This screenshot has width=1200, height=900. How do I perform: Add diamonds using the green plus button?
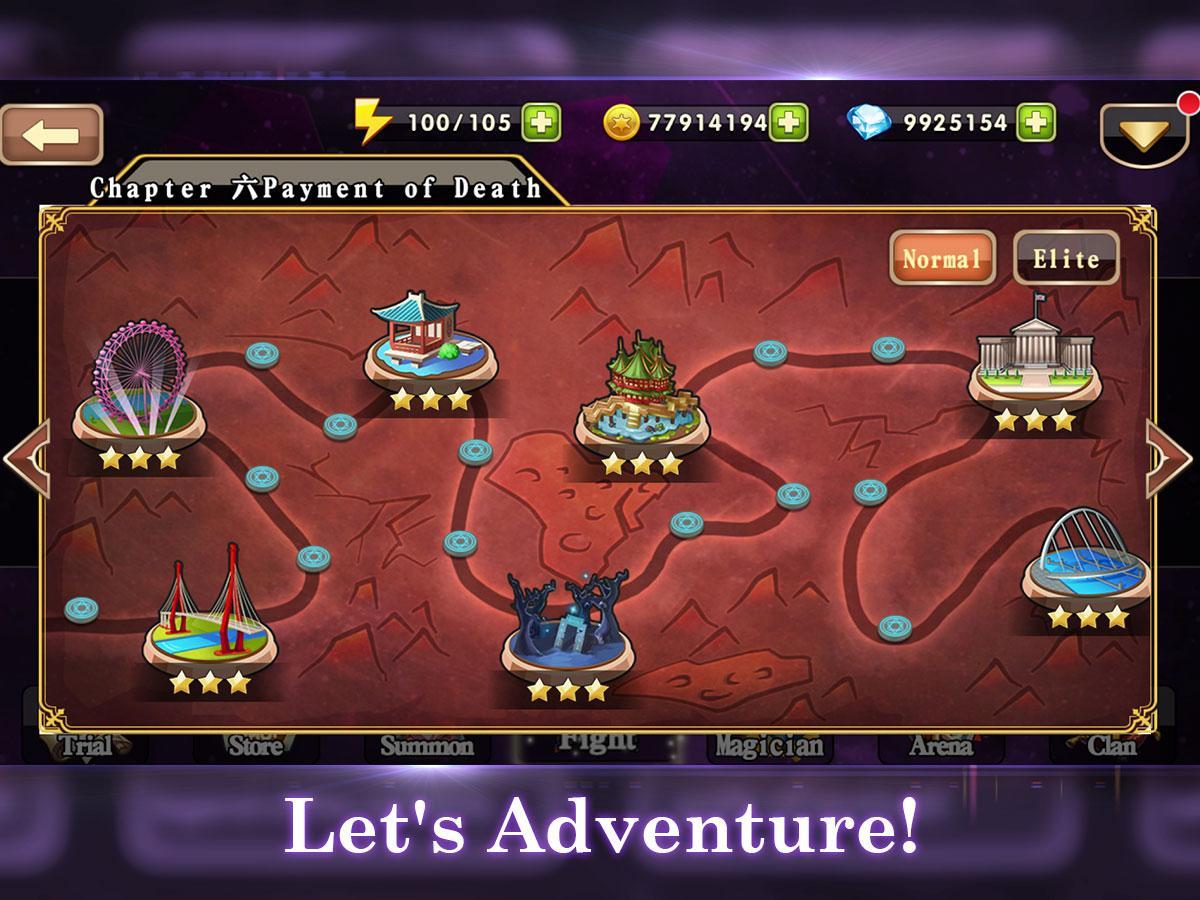1036,123
